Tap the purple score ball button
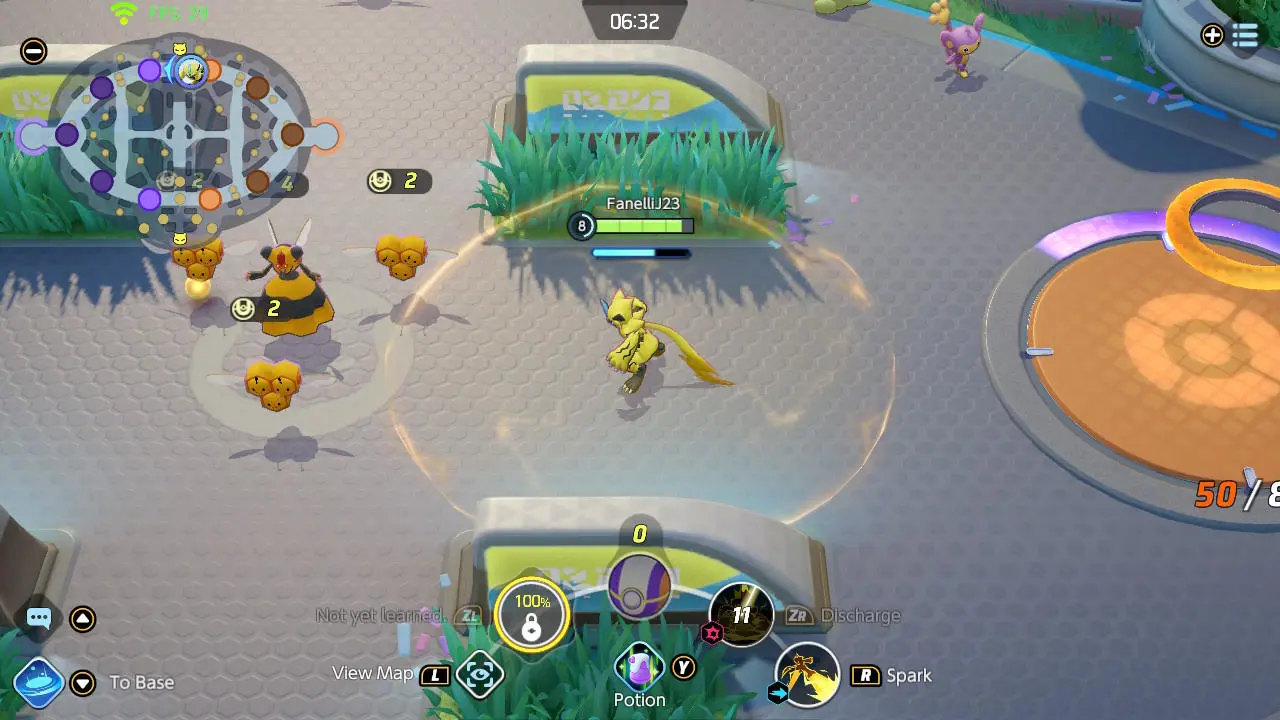The height and width of the screenshot is (720, 1280). coord(639,586)
